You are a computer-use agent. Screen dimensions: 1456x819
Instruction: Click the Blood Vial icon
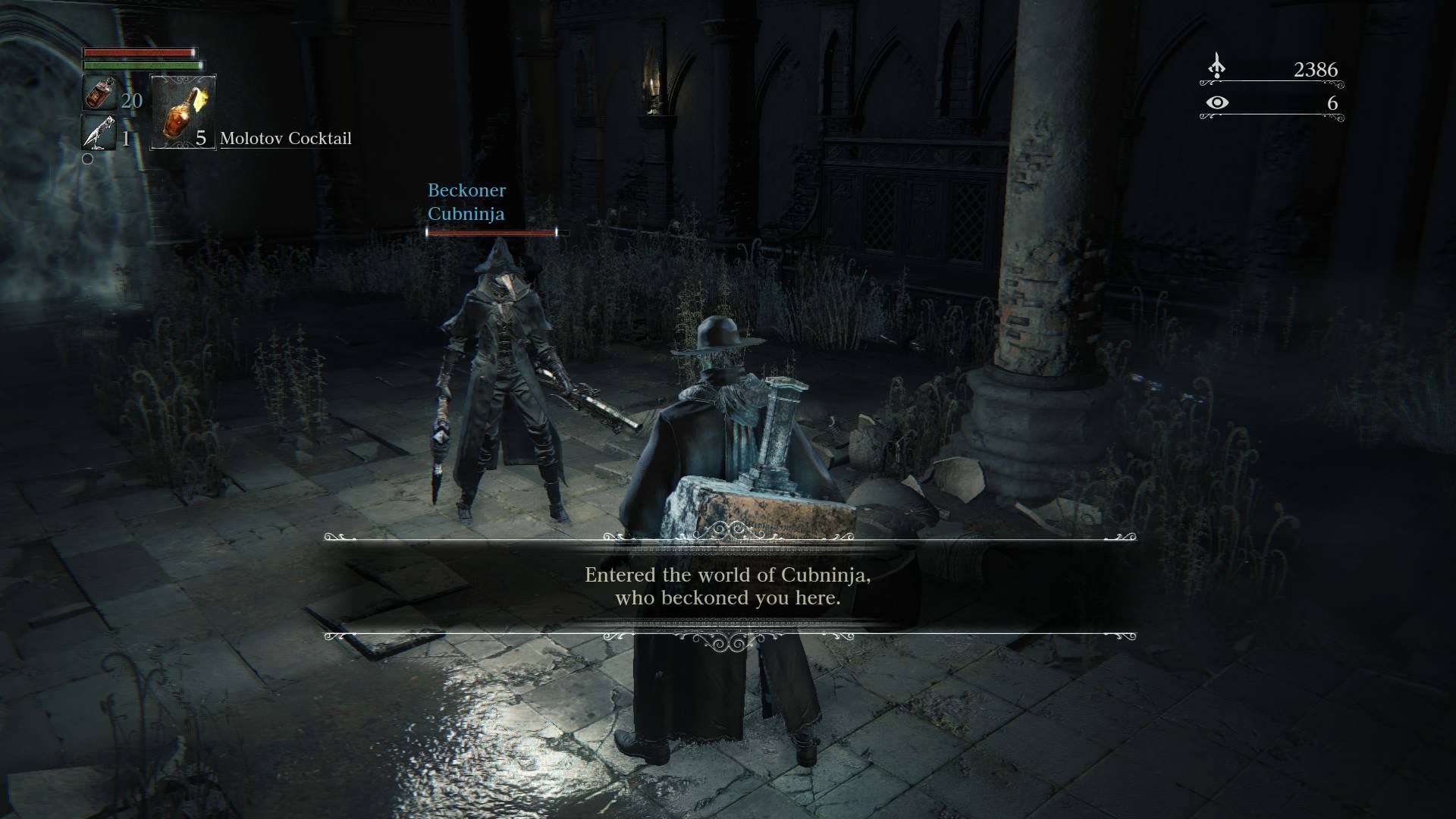pyautogui.click(x=99, y=94)
